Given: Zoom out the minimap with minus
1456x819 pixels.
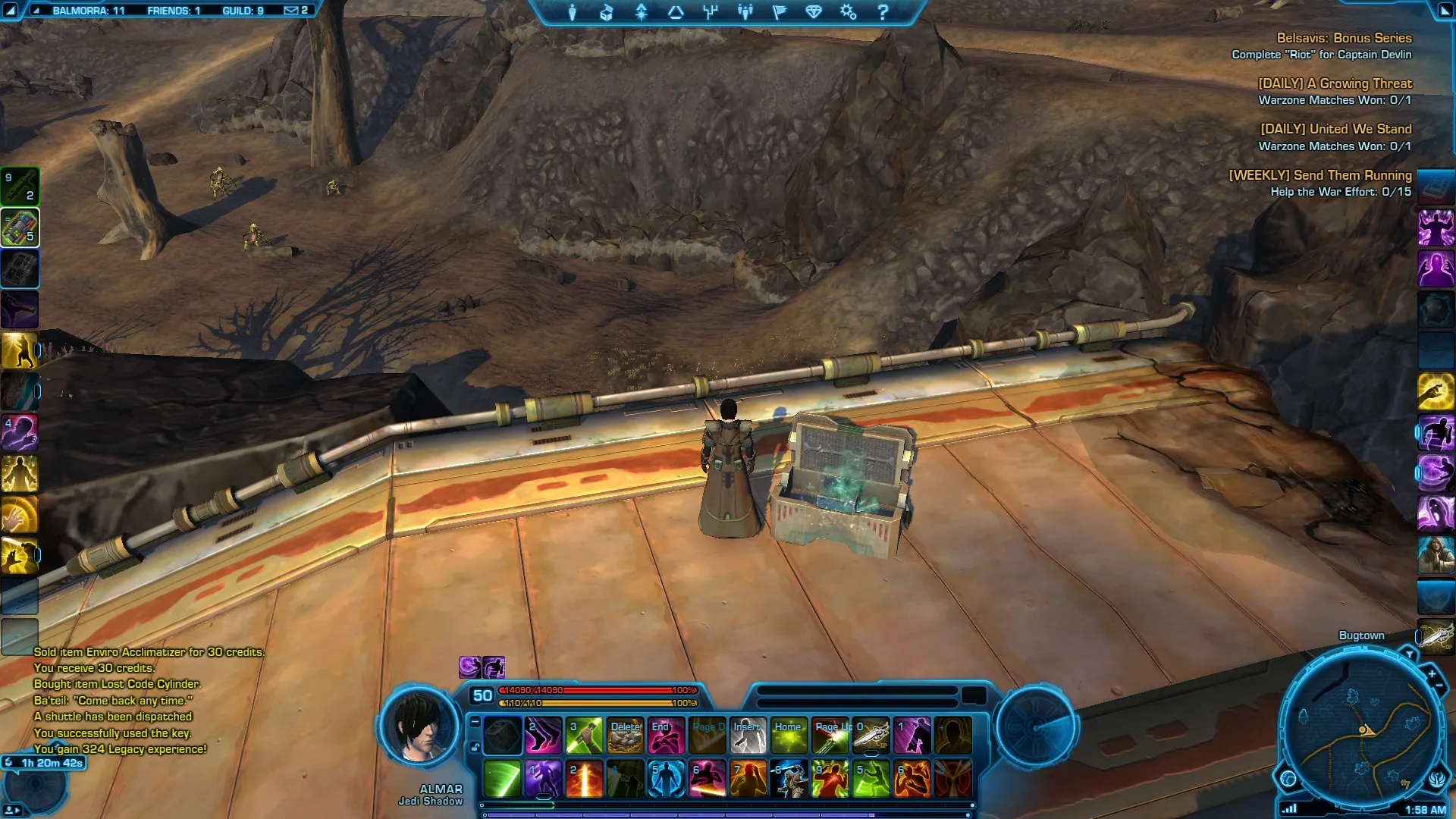Looking at the screenshot, I should click(1439, 686).
